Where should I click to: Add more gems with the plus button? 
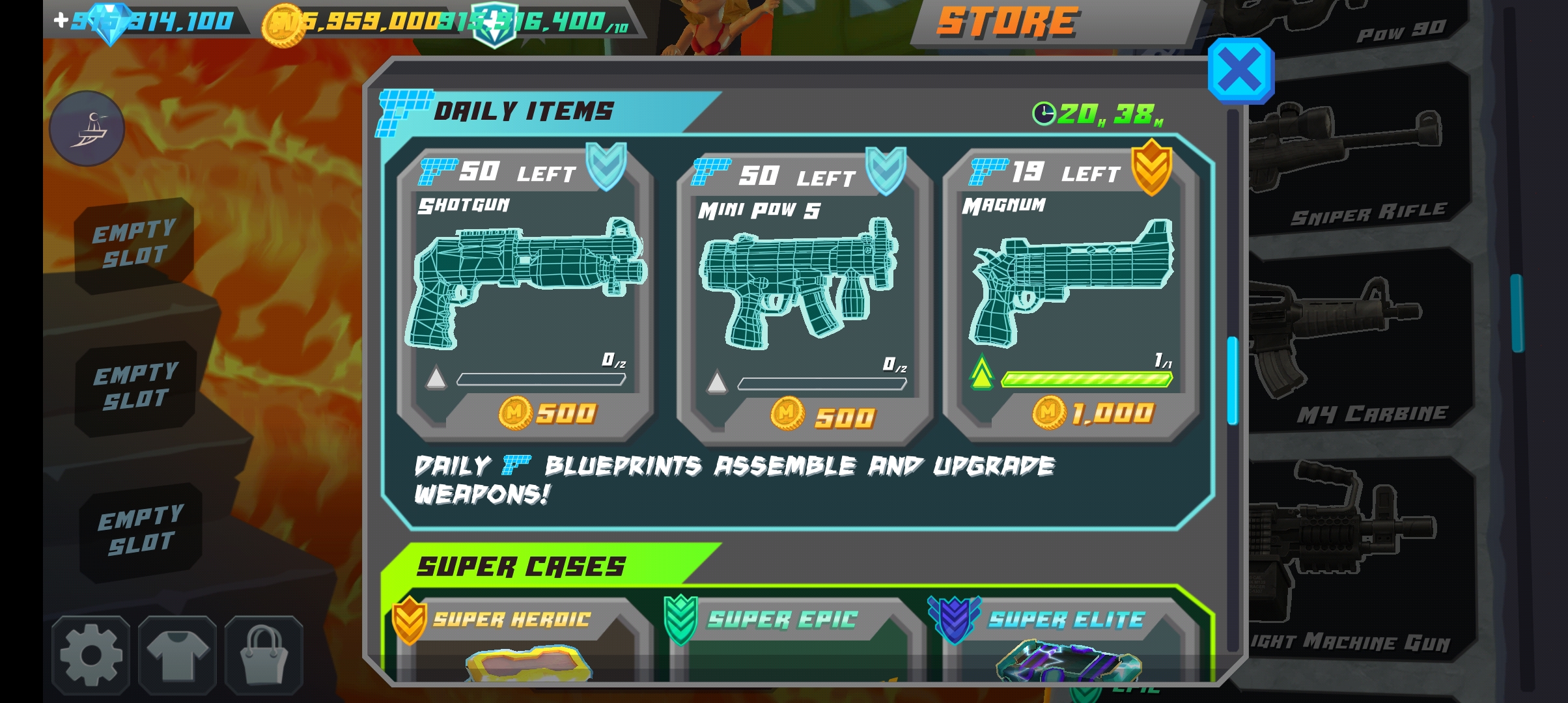coord(61,20)
